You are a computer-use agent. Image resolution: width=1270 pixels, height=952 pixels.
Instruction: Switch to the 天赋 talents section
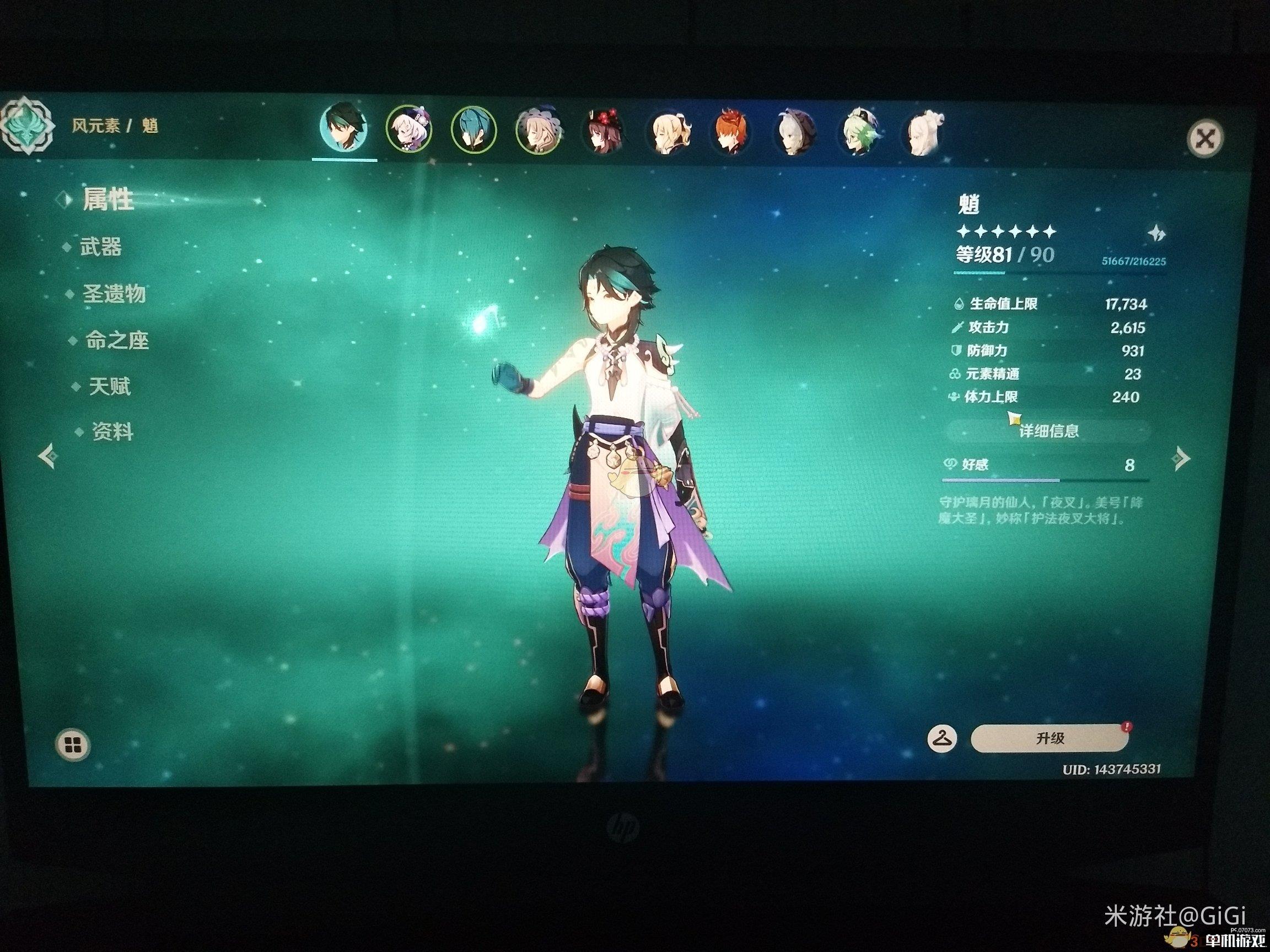pyautogui.click(x=109, y=386)
